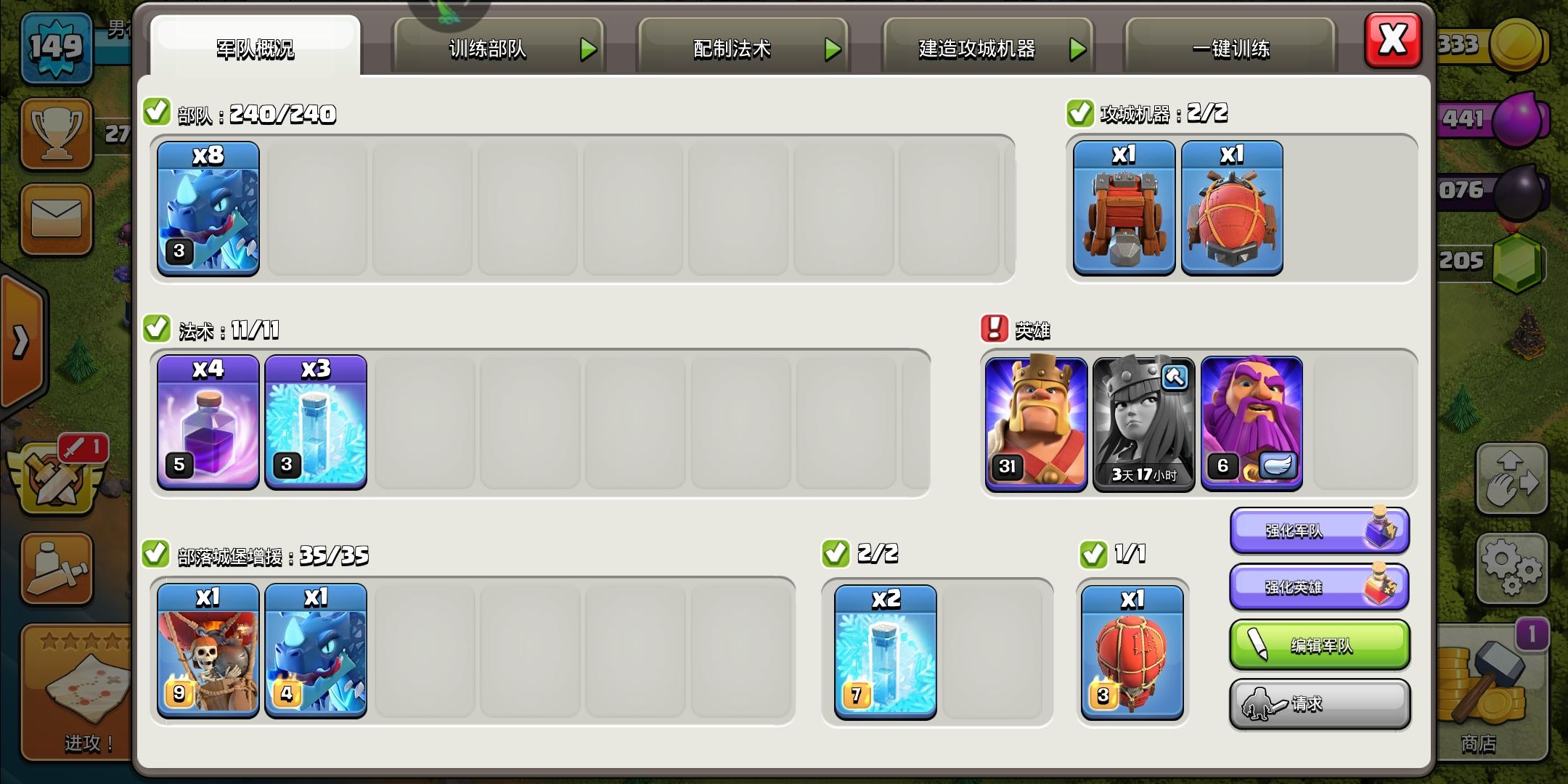
Task: Expand 建造攻城机器 via its green arrow
Action: pos(1078,48)
